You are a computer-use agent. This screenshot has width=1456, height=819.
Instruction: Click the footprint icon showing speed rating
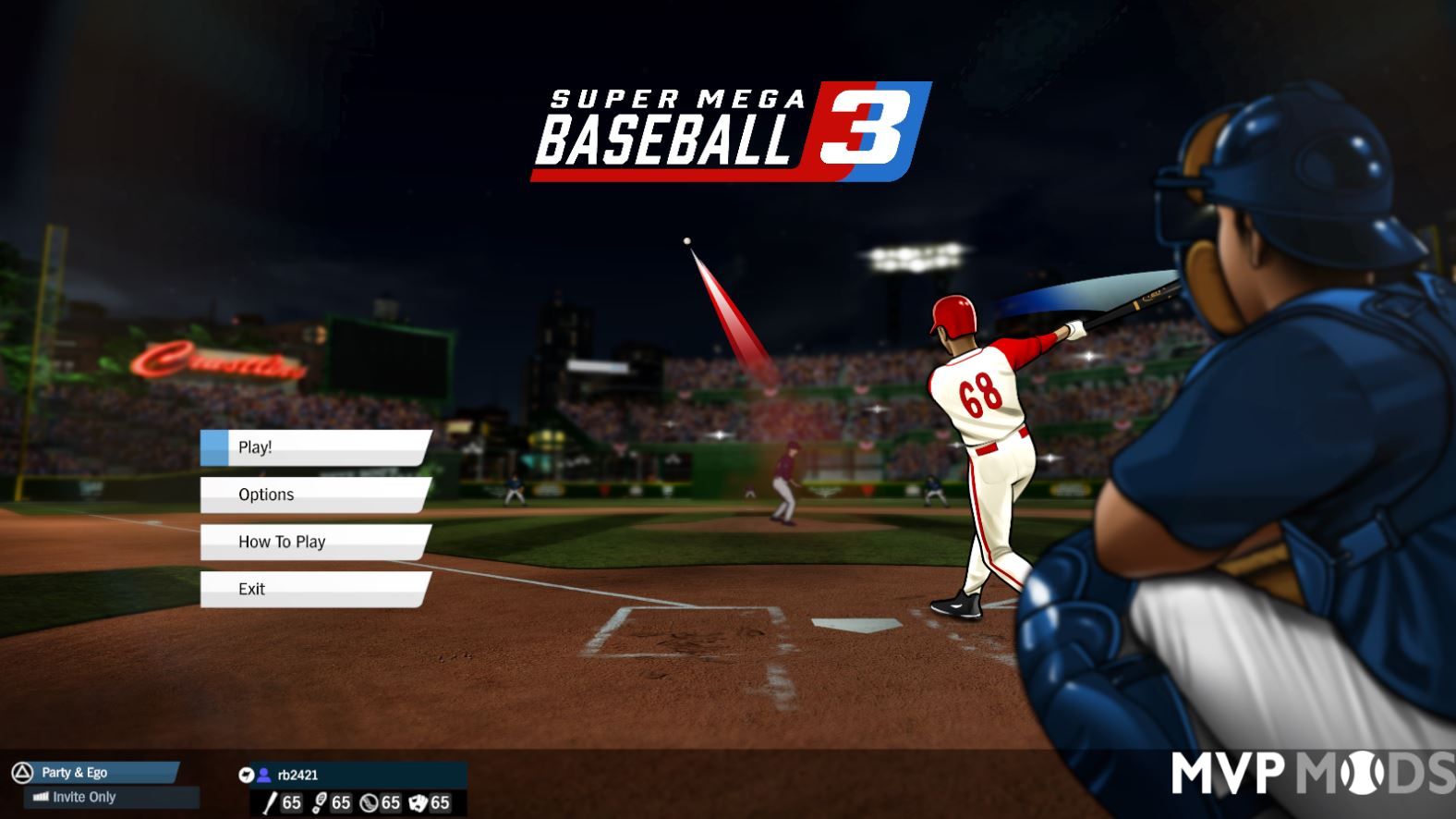point(319,802)
